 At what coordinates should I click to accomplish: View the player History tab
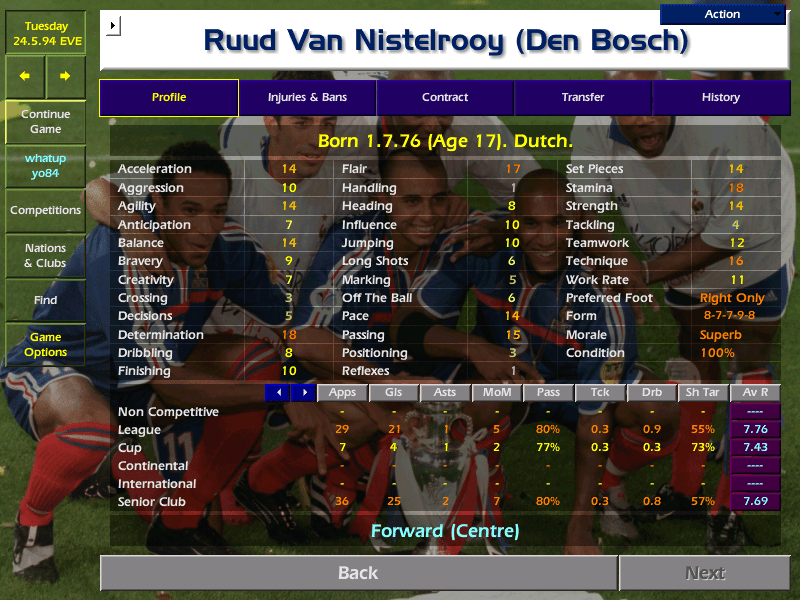click(720, 97)
